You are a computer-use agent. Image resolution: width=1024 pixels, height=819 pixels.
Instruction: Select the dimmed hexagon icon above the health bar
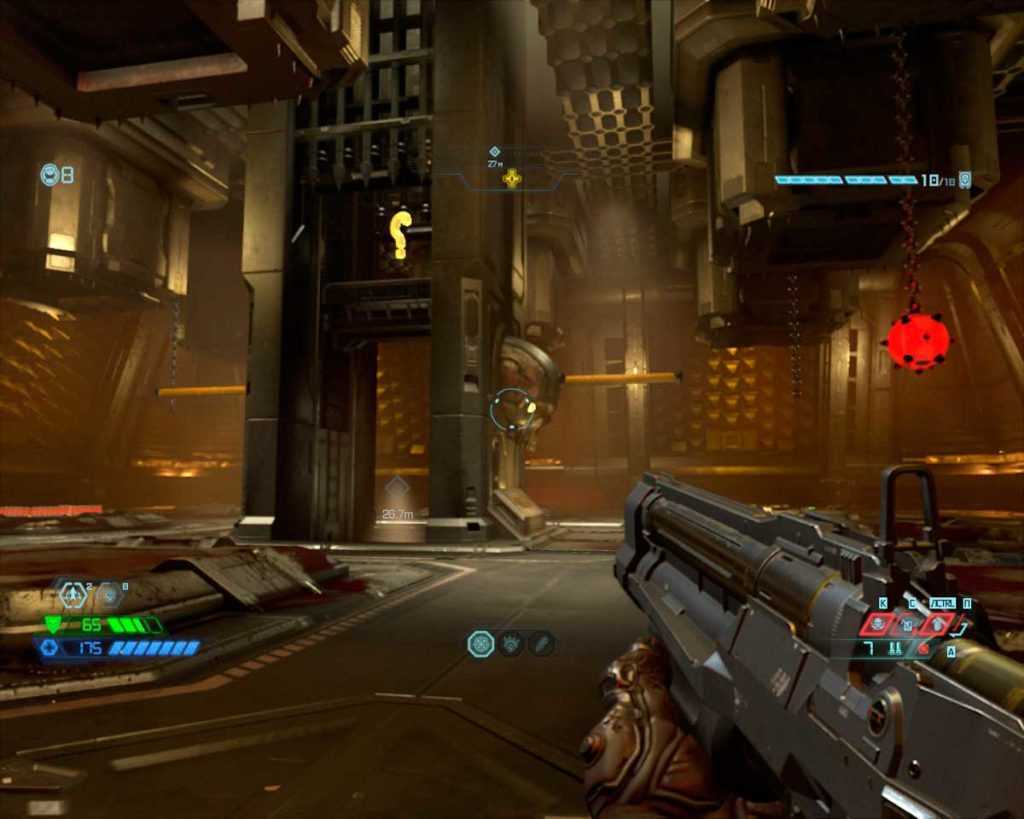pos(108,595)
